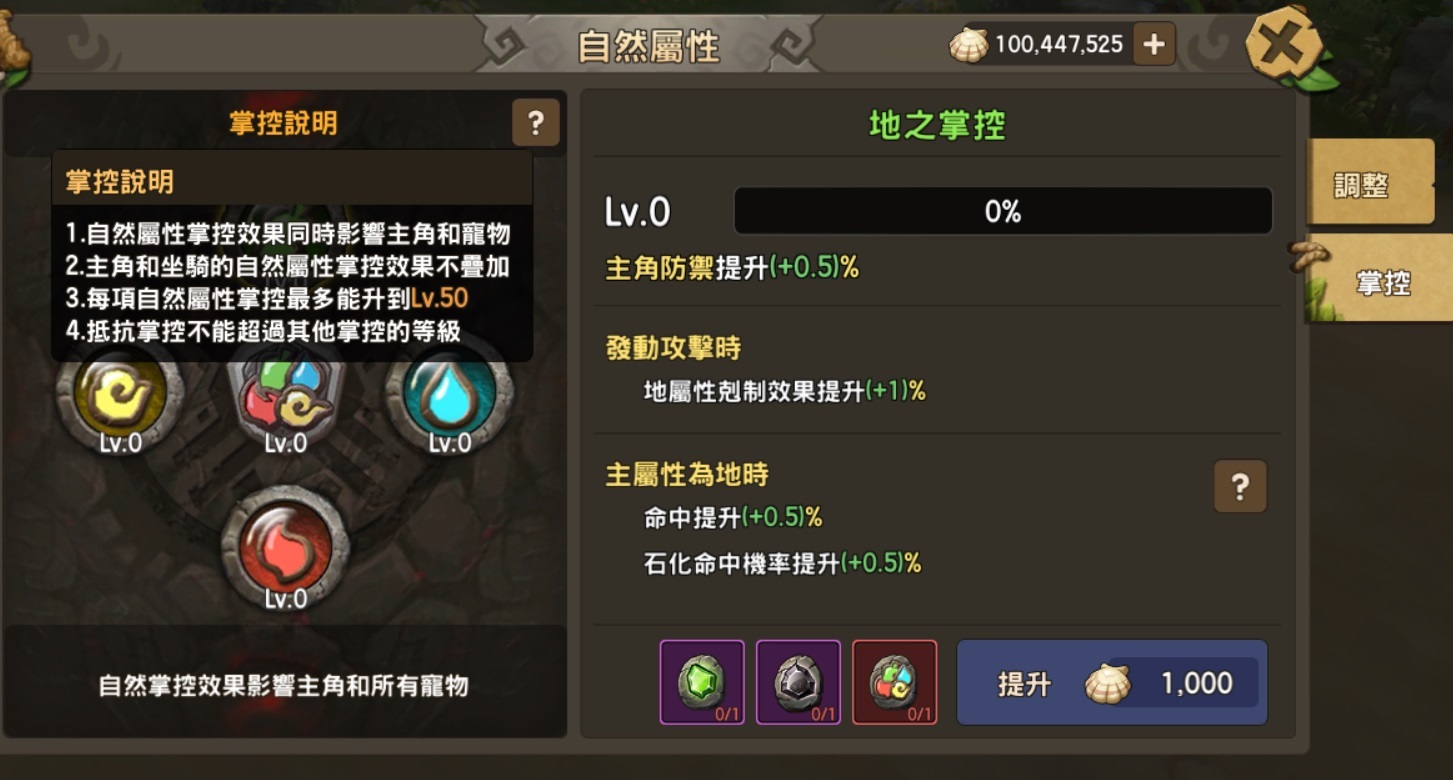Open the 主屬性為地時 help question mark
Image resolution: width=1453 pixels, height=780 pixels.
(x=1240, y=486)
